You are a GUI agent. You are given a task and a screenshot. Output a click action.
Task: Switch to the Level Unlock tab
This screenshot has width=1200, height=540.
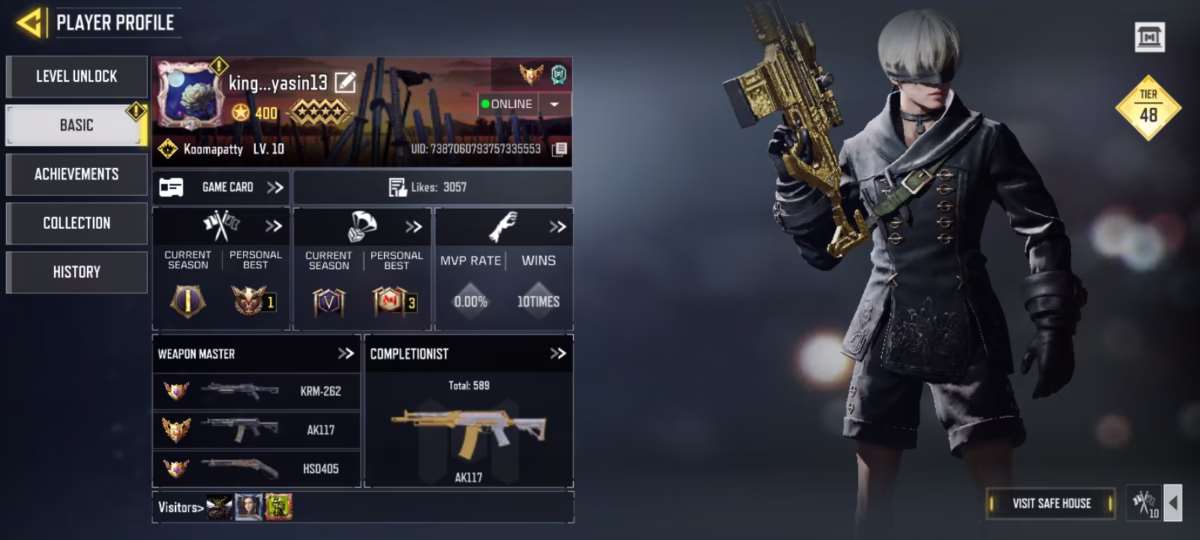pos(77,76)
